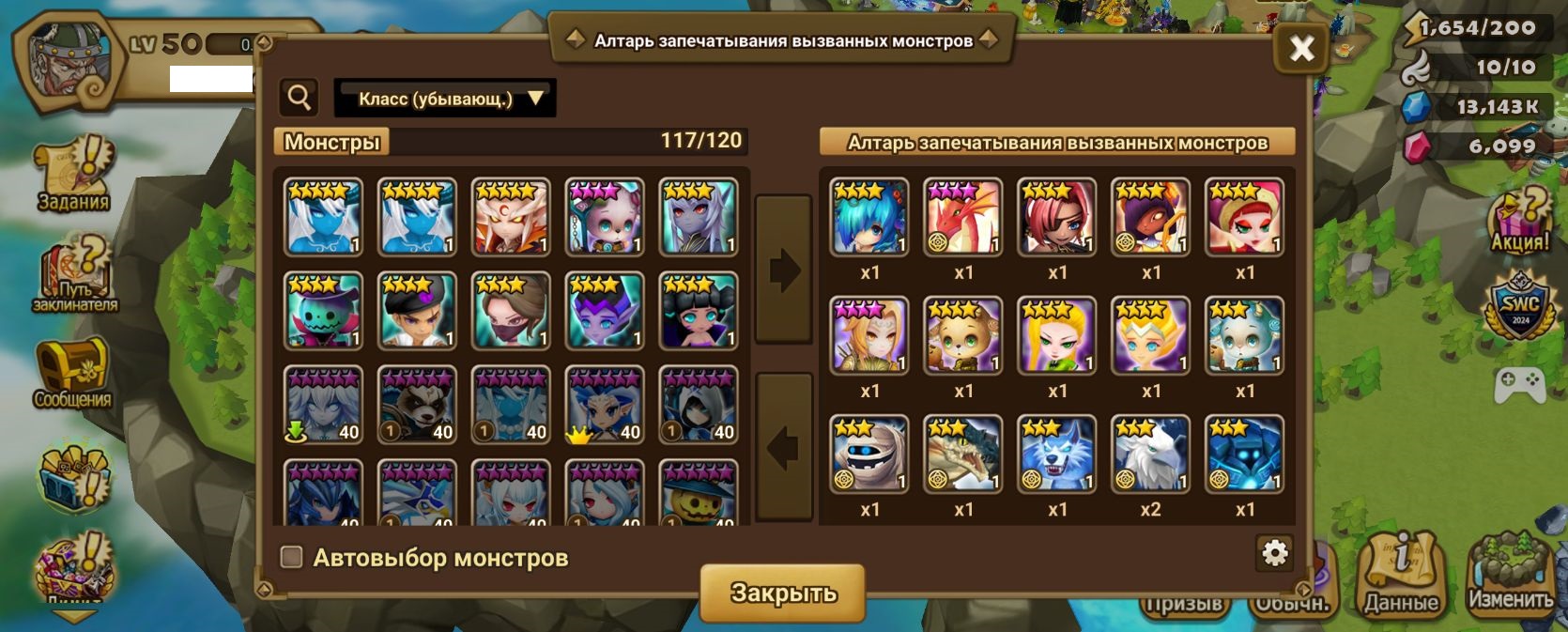Select the green frankenstein monster
1568x632 pixels.
(x=323, y=311)
